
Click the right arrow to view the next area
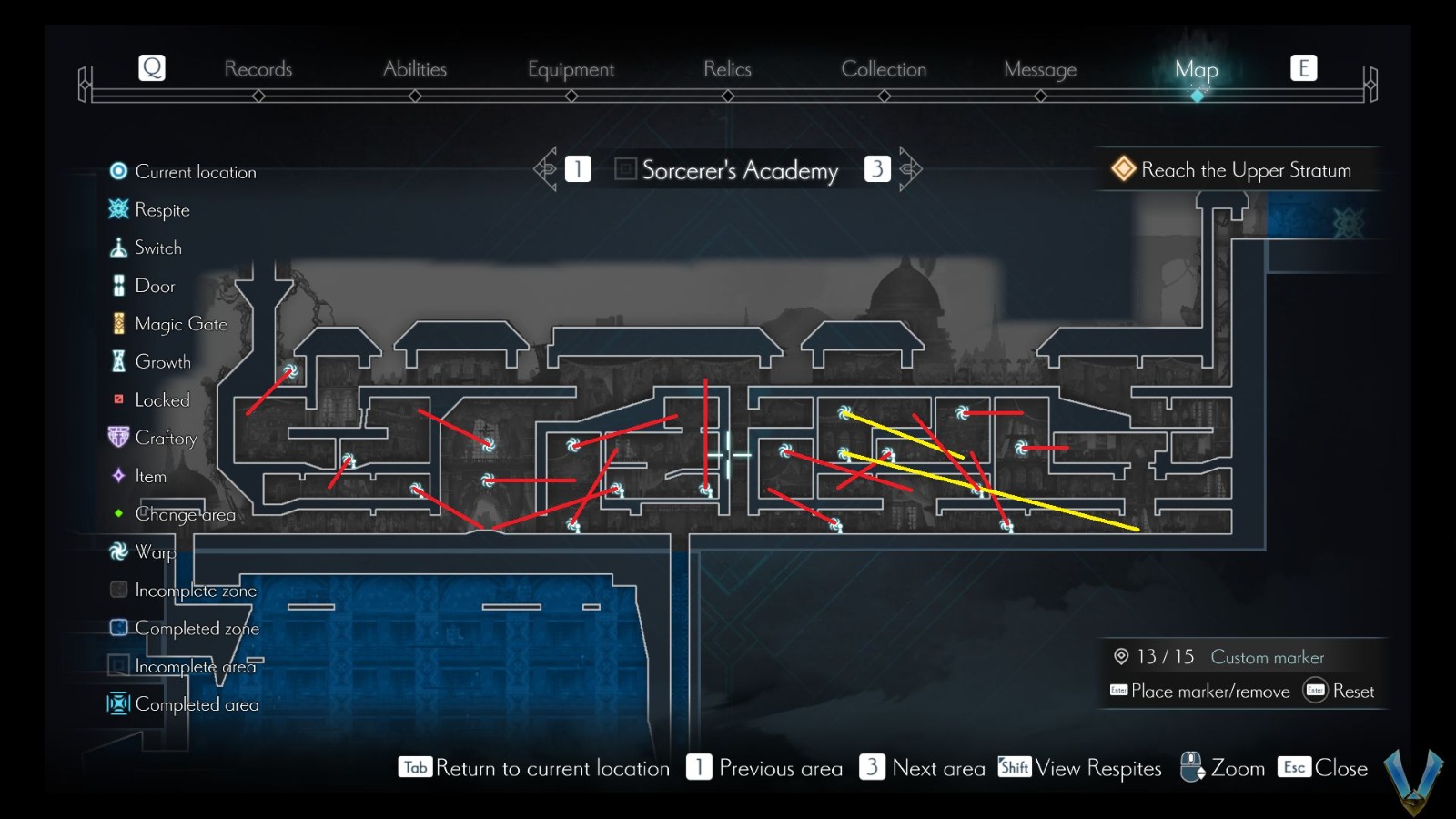(909, 168)
